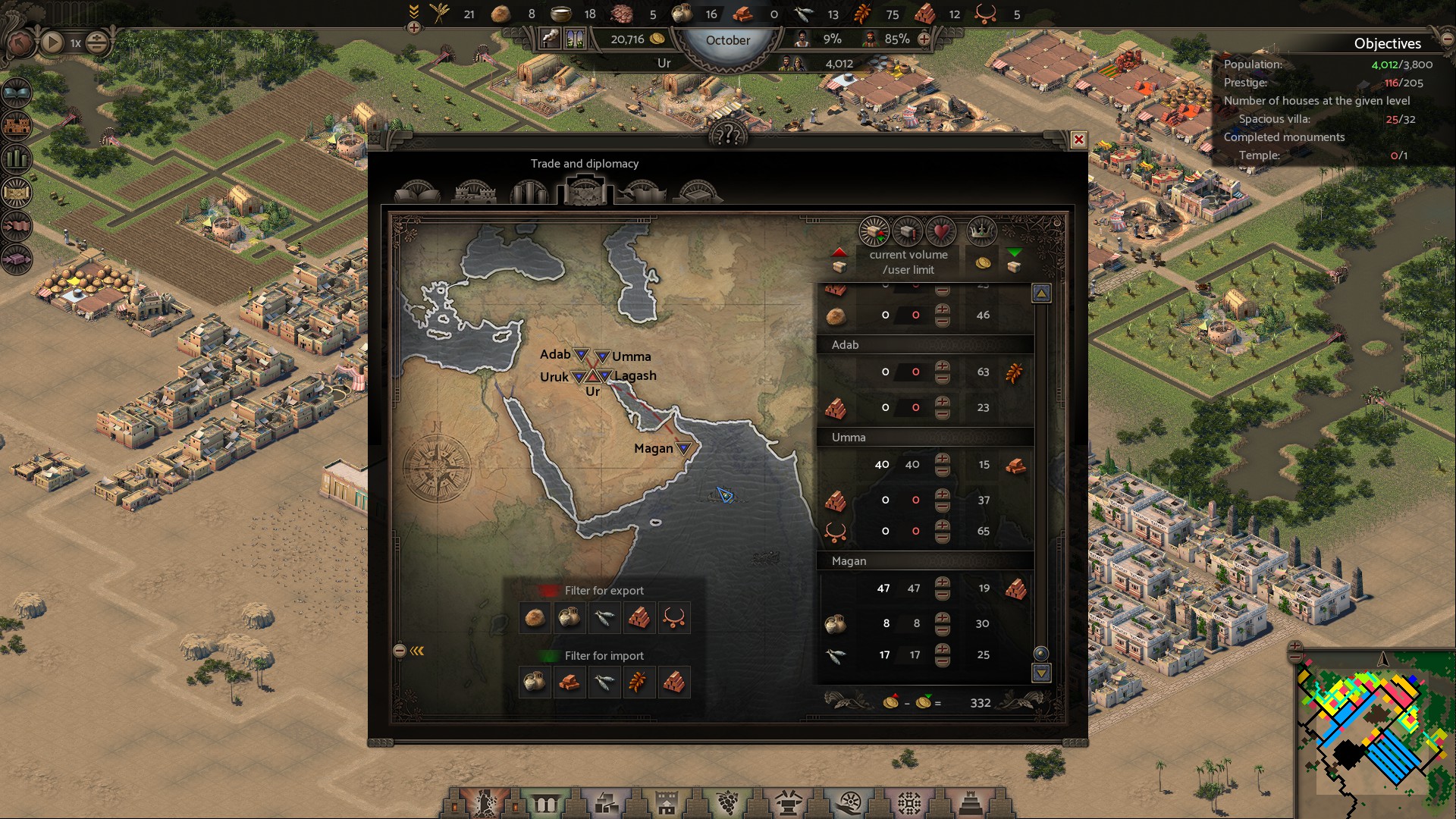Filter imports by grain spice icon
1456x819 pixels.
click(639, 682)
